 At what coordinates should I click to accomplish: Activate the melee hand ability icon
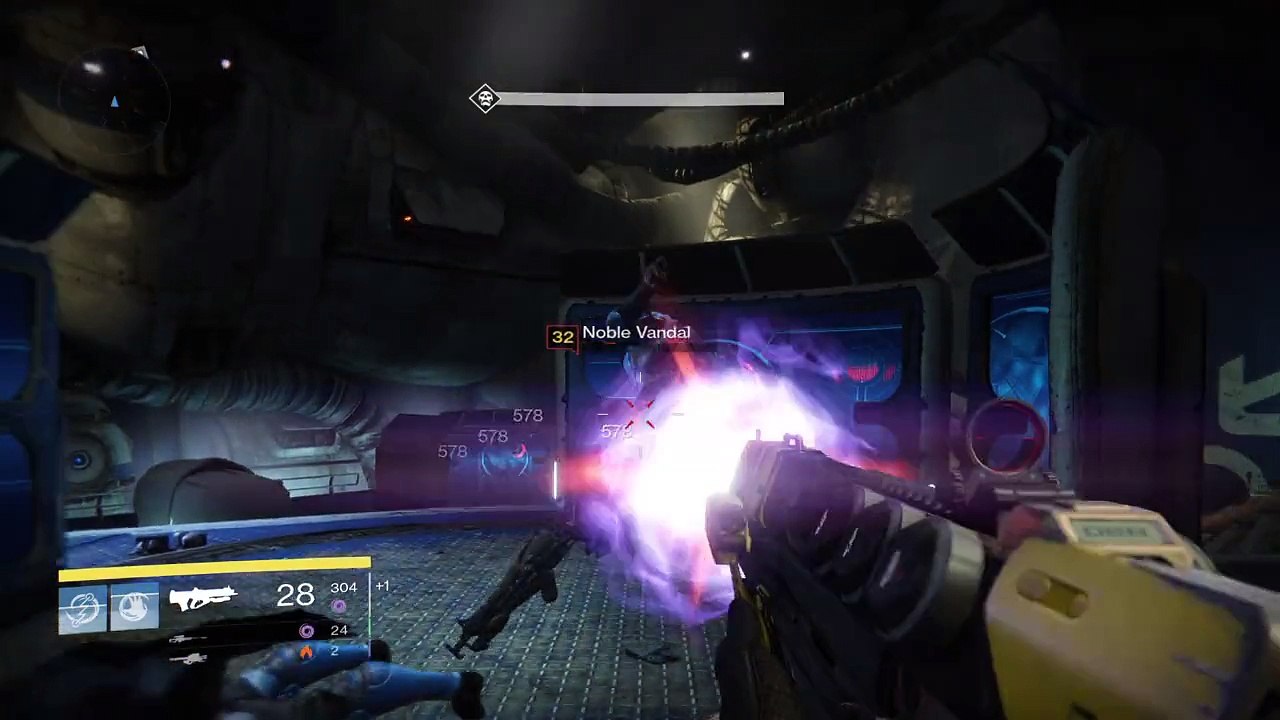coord(134,607)
